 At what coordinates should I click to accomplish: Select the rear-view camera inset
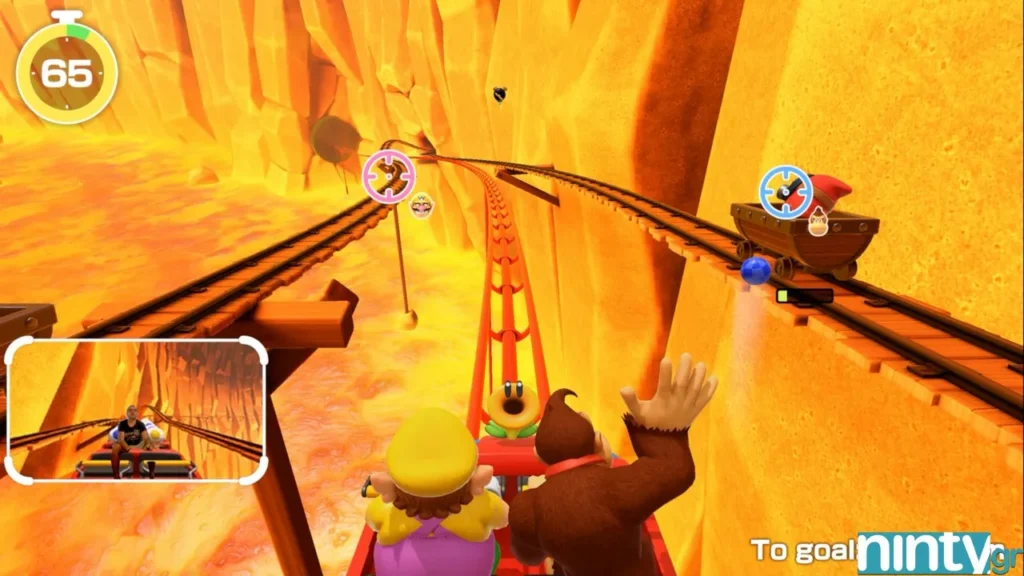pos(137,410)
